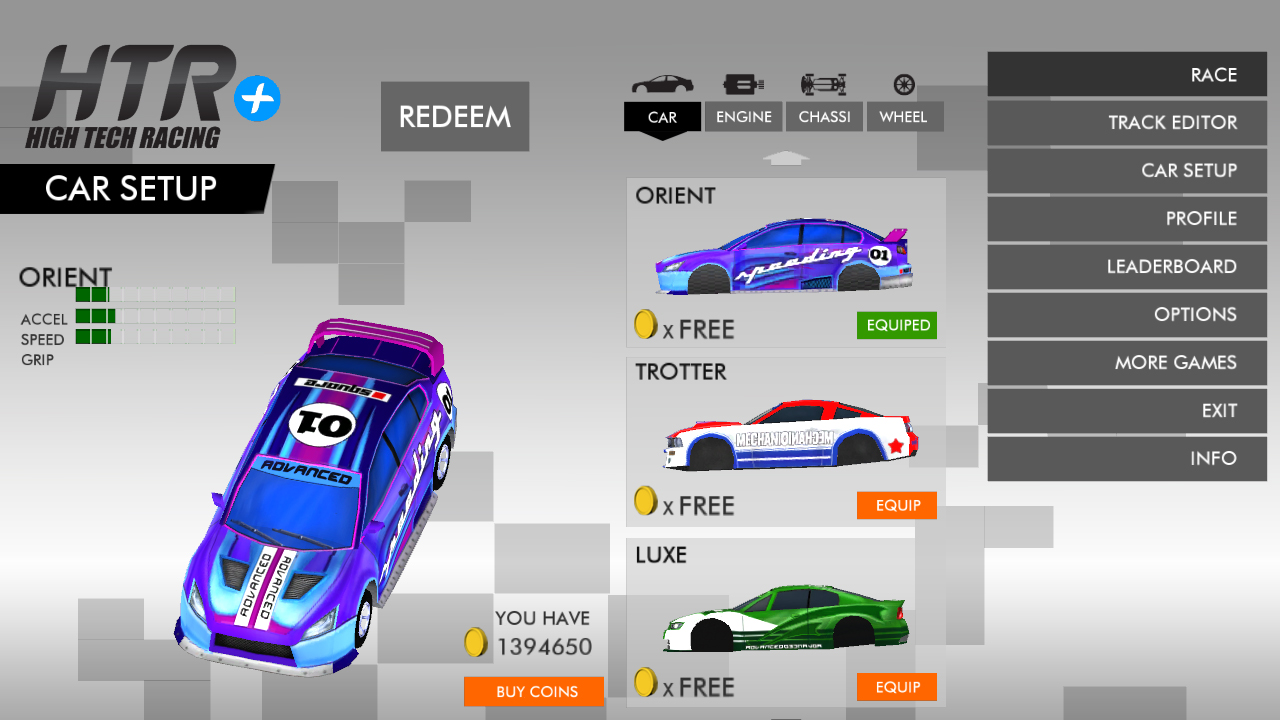Image resolution: width=1280 pixels, height=720 pixels.
Task: Switch to the CAR tab
Action: (661, 117)
